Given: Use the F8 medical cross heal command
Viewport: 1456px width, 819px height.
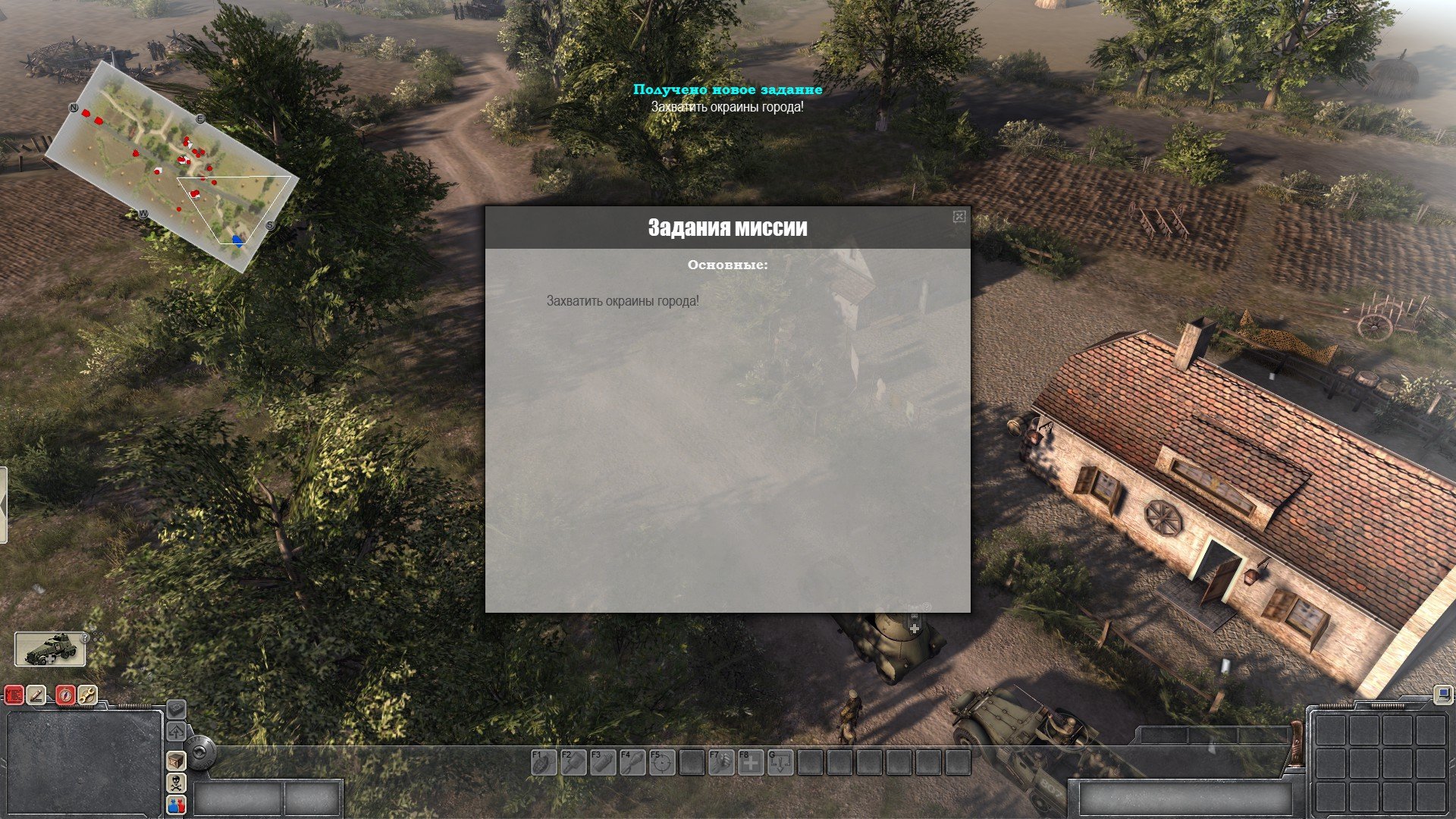Looking at the screenshot, I should pyautogui.click(x=751, y=762).
